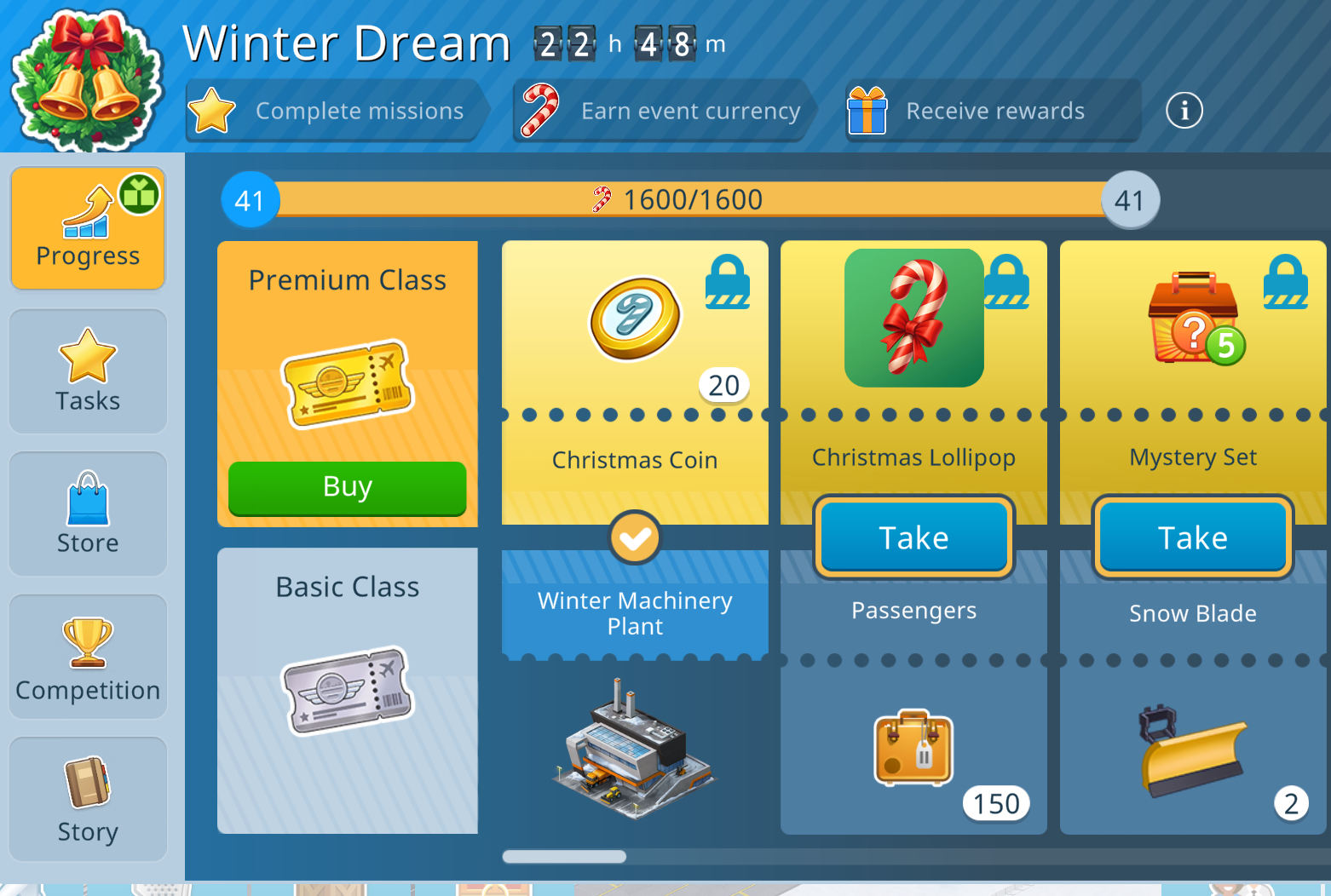
Task: Tap the Snow Blade plow icon
Action: [x=1191, y=751]
